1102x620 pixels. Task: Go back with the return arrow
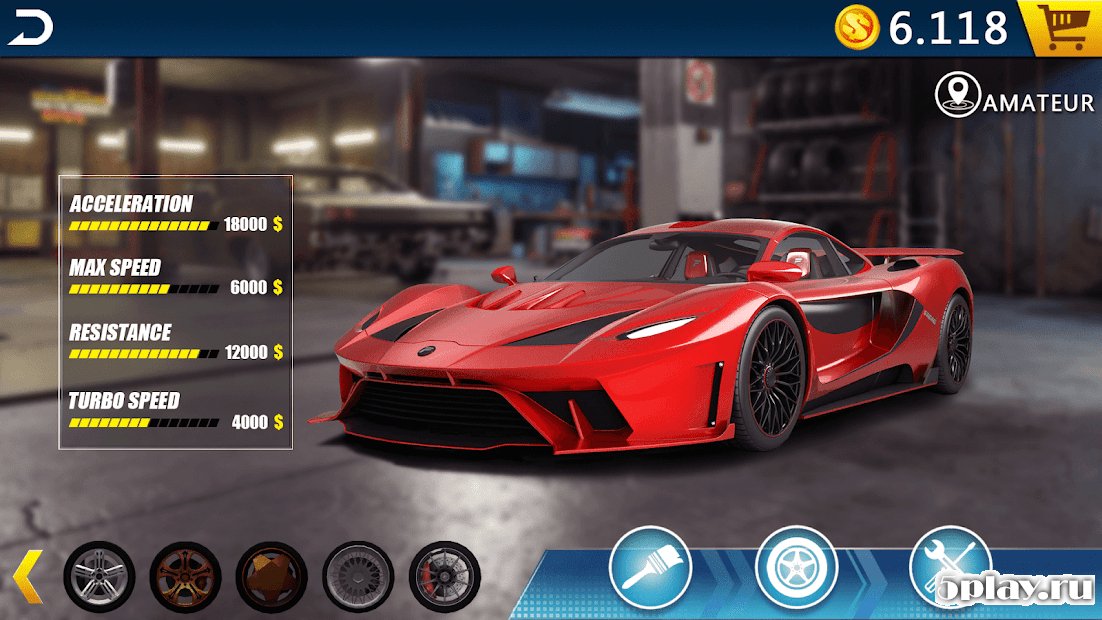pyautogui.click(x=30, y=30)
